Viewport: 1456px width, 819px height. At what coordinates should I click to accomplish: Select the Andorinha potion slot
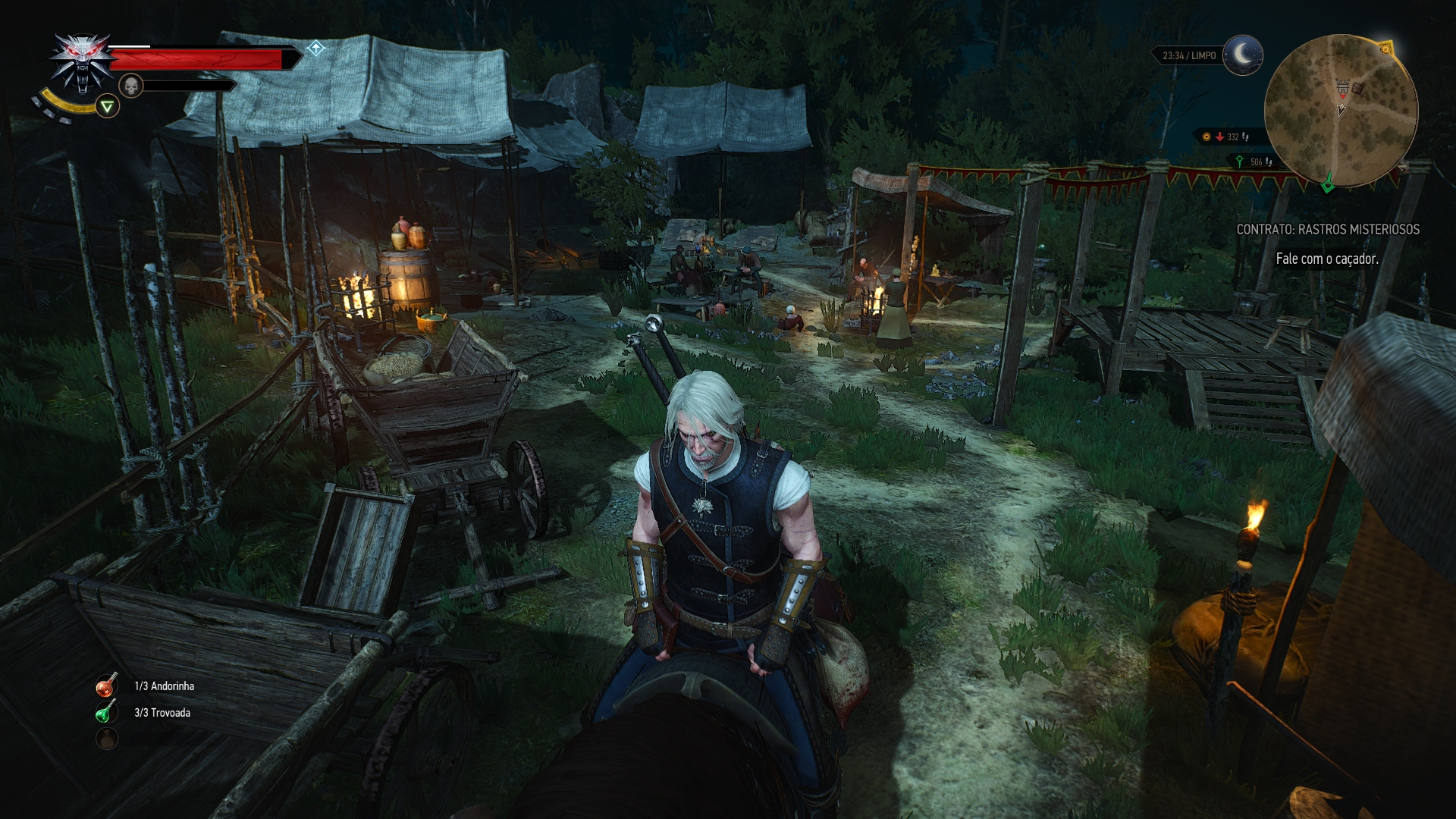click(x=106, y=686)
